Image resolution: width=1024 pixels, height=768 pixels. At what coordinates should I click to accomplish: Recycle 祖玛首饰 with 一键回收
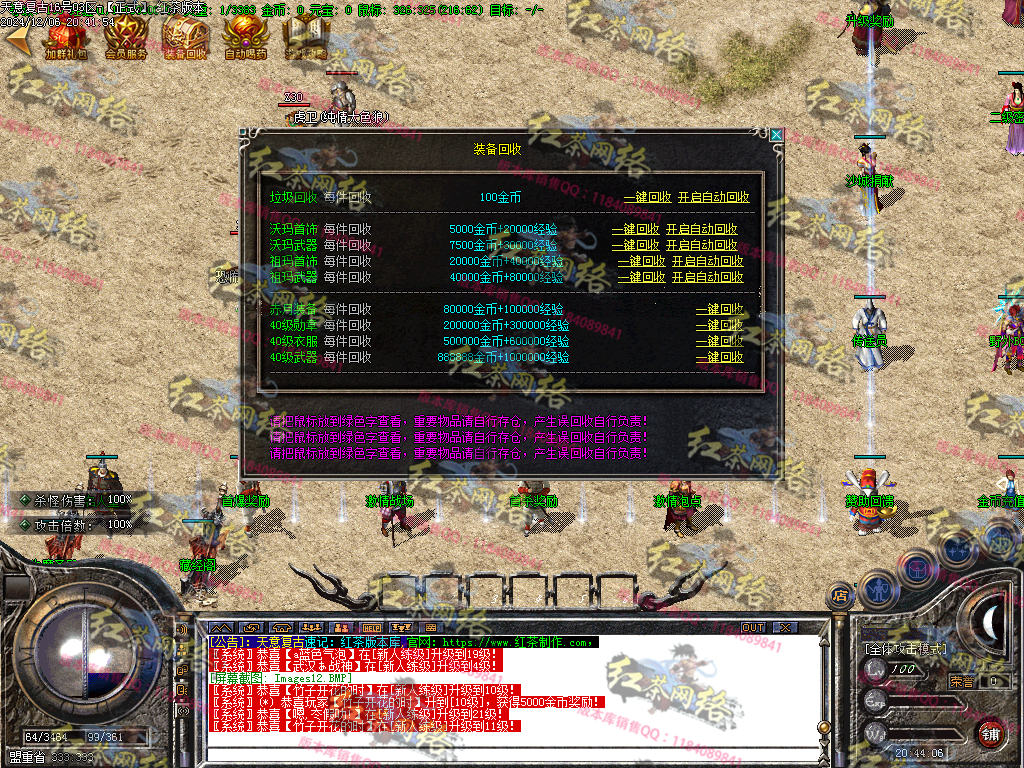(641, 262)
